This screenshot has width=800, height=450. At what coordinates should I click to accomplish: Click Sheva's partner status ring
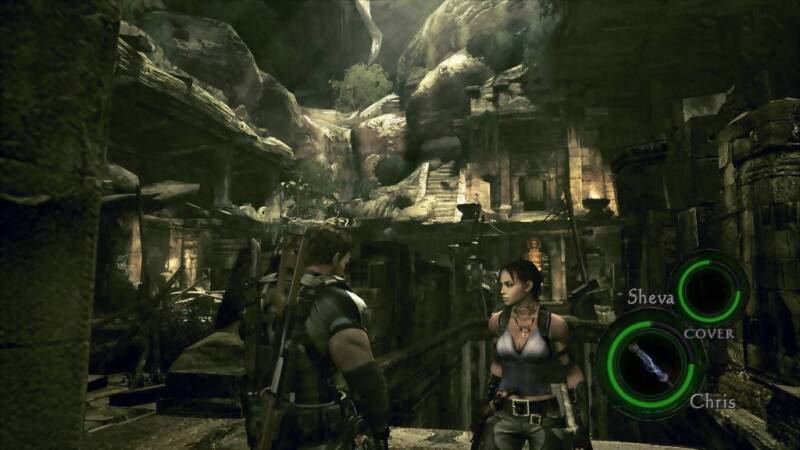[x=709, y=289]
